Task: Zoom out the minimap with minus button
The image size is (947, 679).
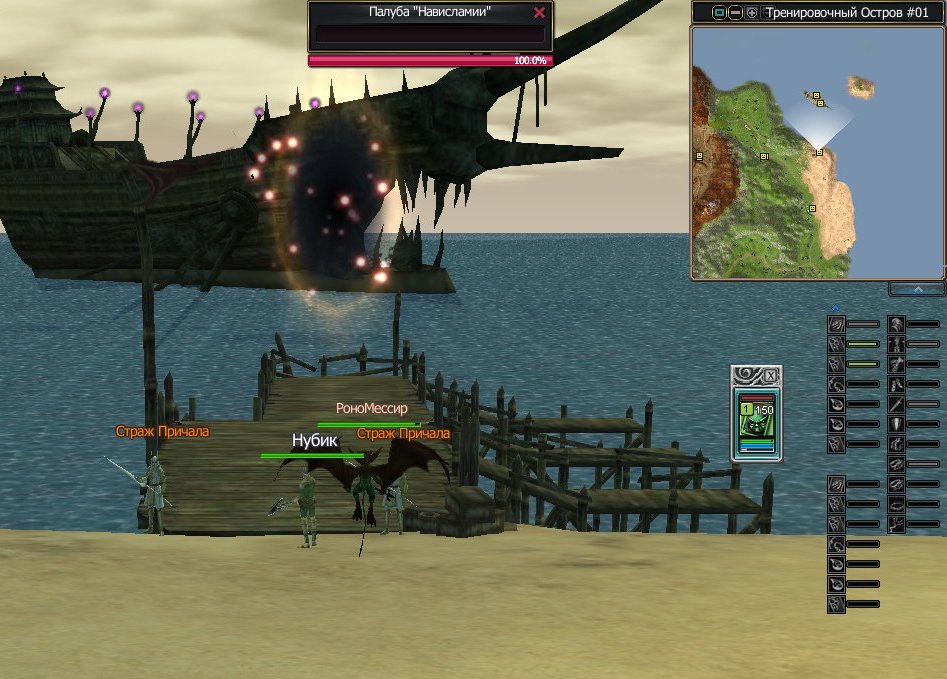Action: click(x=735, y=13)
